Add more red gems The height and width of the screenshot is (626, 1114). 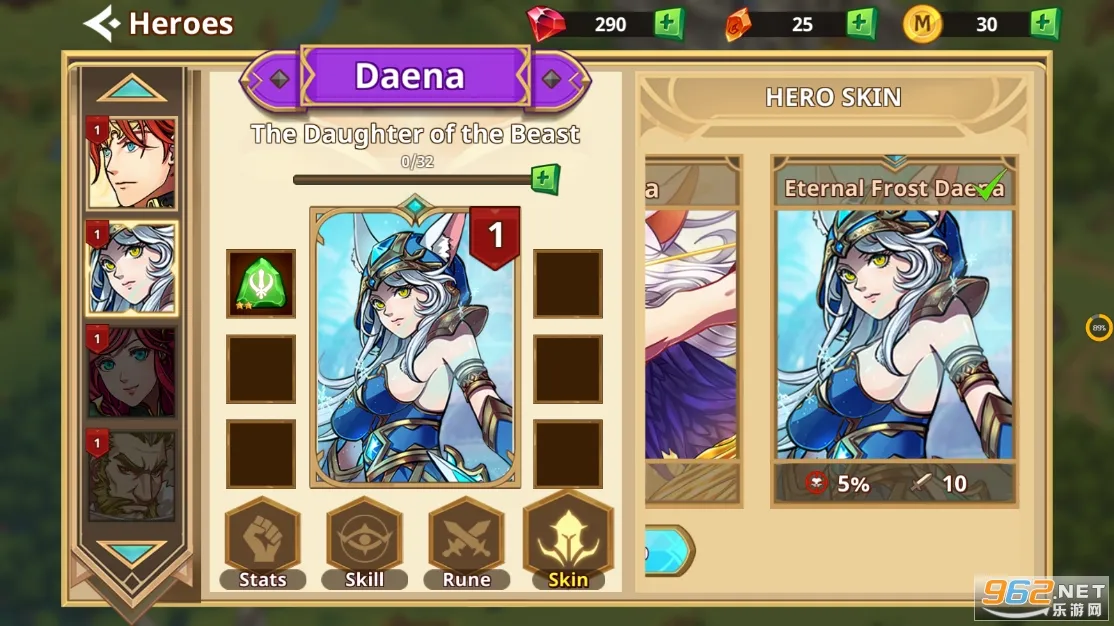[669, 24]
